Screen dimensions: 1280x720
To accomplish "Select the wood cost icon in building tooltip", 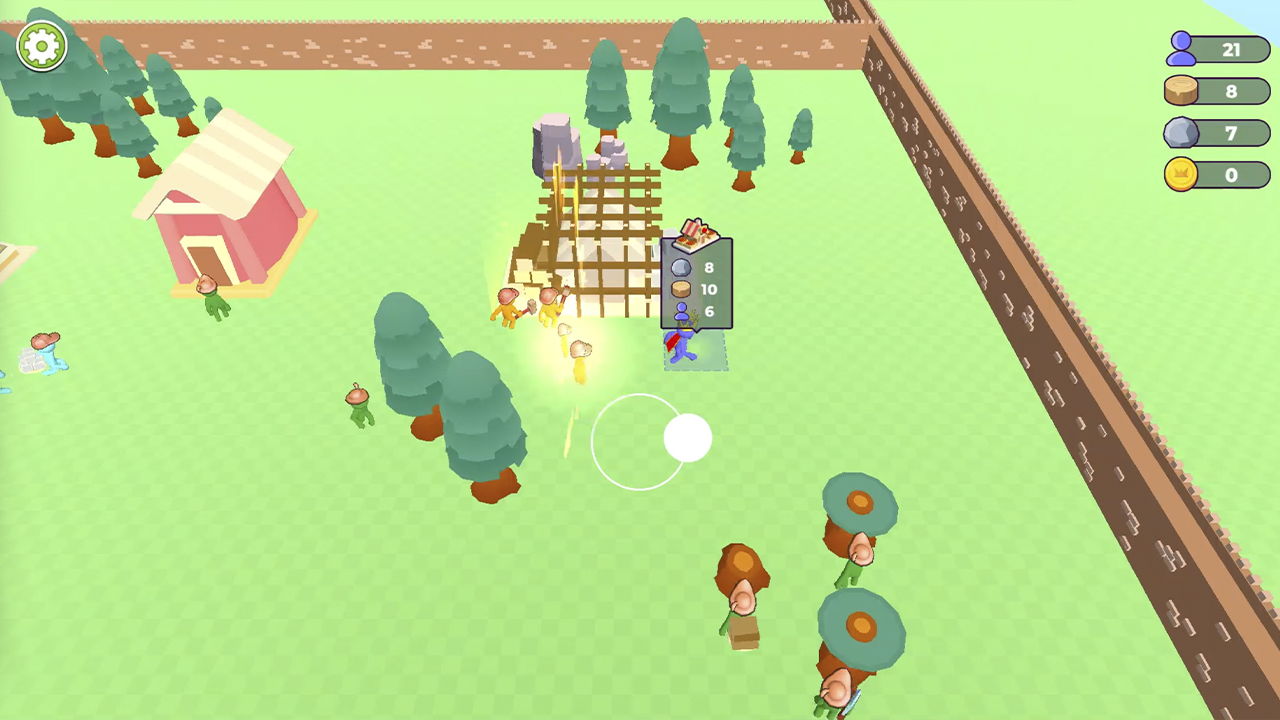I will tap(679, 289).
